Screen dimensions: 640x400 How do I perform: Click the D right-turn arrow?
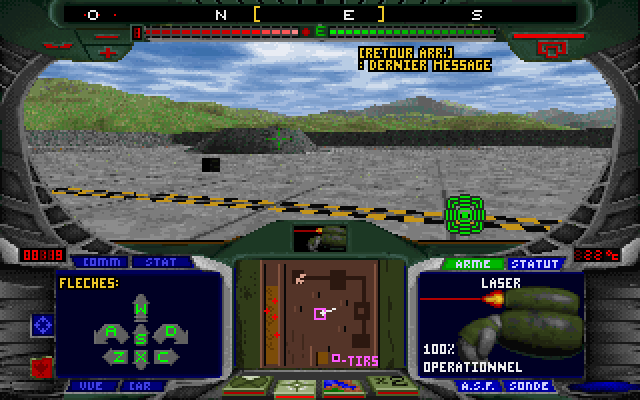click(170, 331)
